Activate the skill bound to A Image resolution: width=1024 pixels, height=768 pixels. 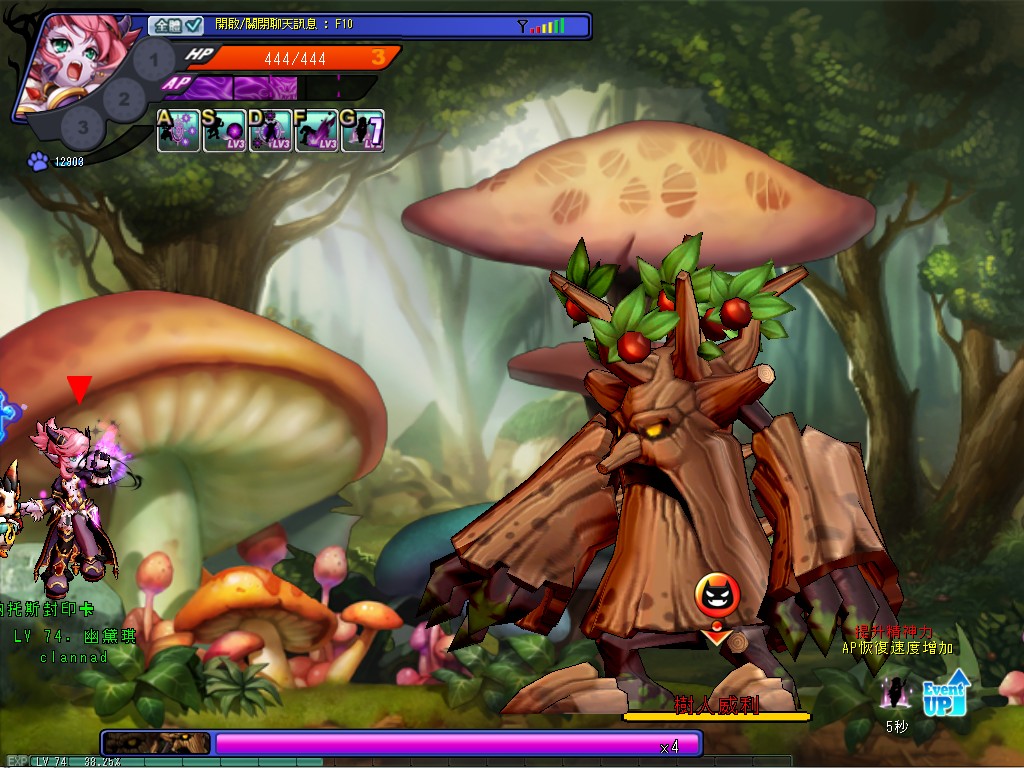[178, 131]
